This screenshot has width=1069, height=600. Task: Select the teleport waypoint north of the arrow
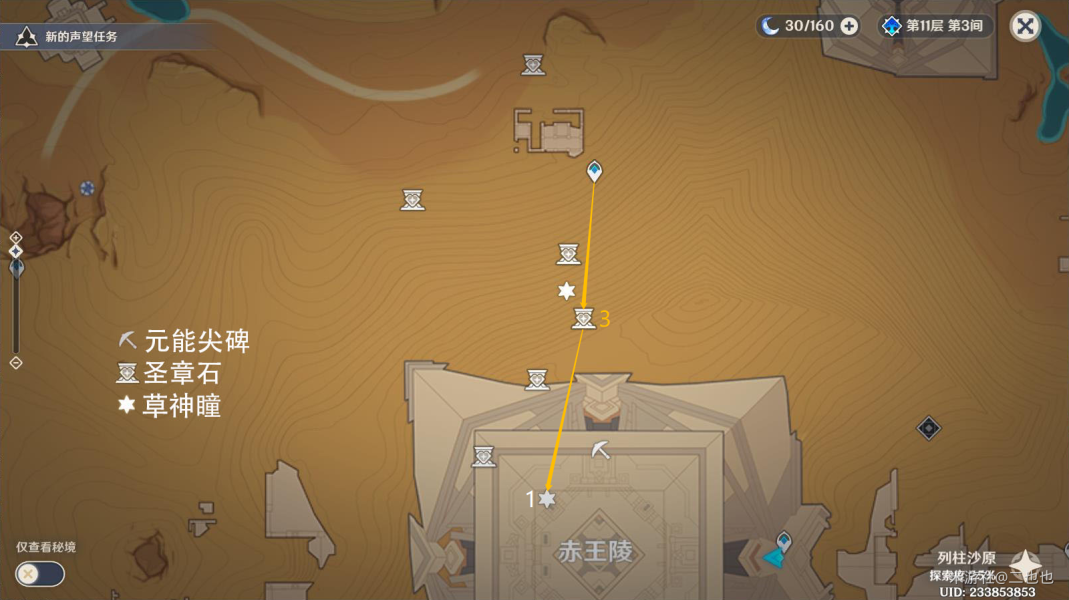click(595, 172)
